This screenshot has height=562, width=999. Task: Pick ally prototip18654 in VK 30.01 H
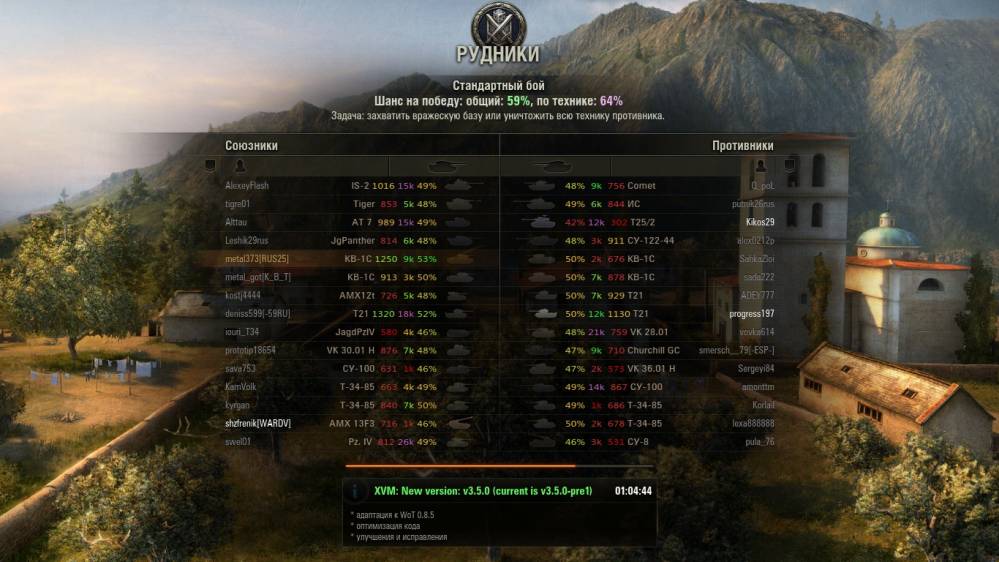point(250,350)
